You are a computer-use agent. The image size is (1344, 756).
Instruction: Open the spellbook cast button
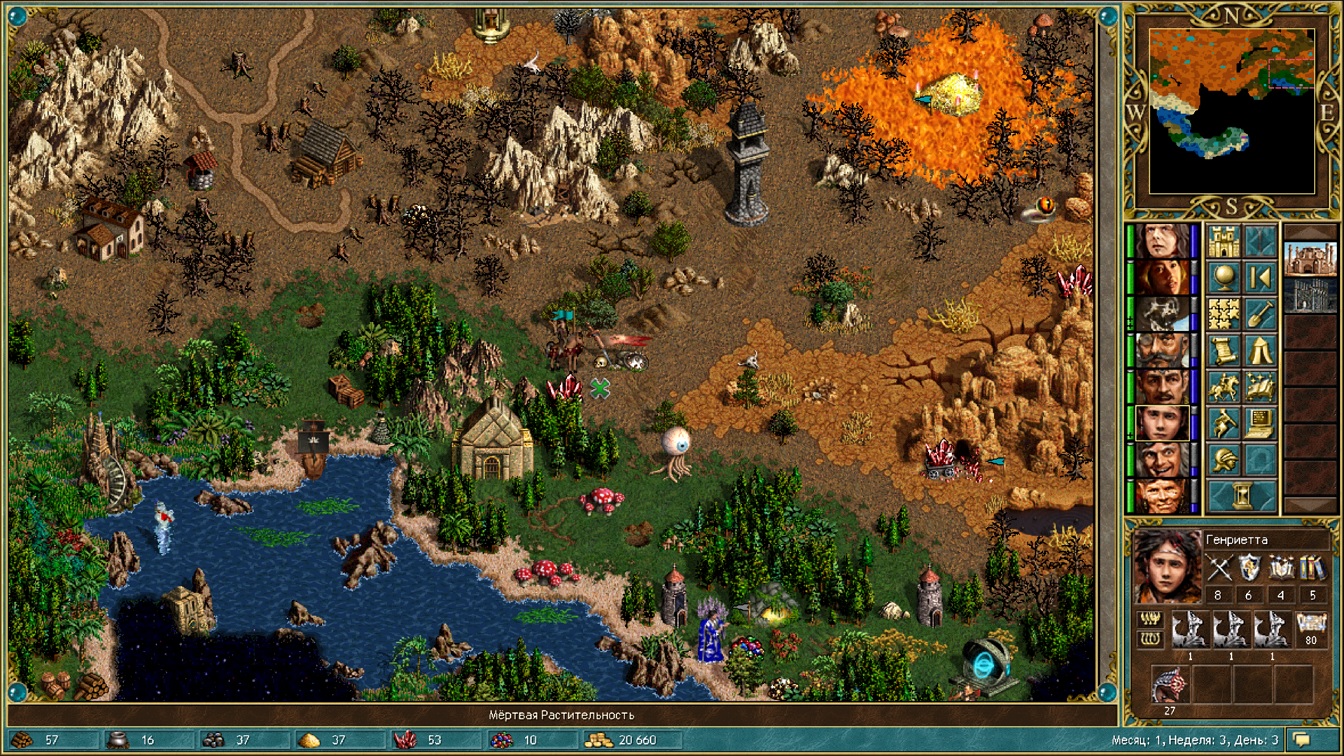coord(1260,386)
